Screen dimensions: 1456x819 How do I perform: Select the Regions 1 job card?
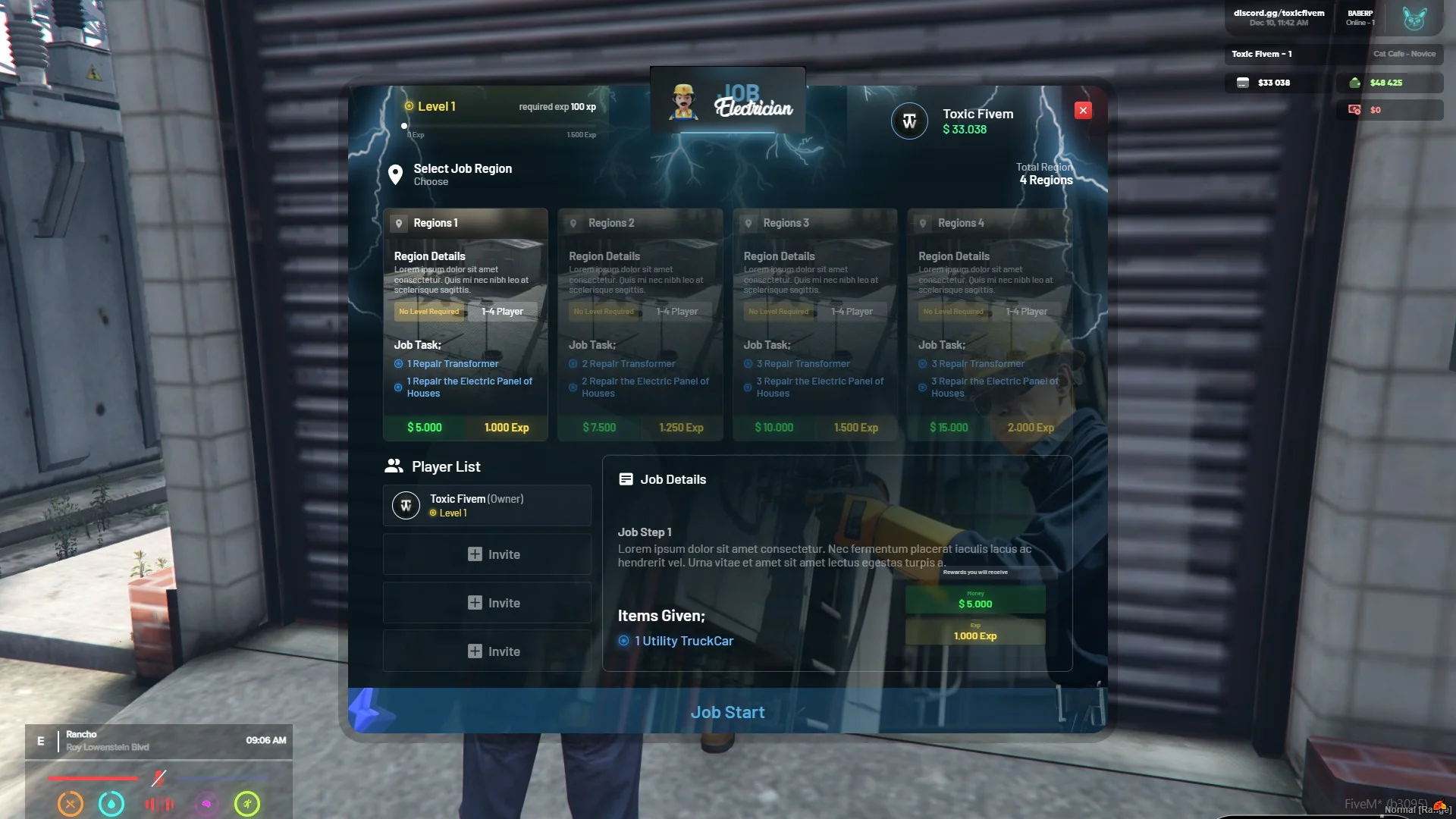click(x=465, y=325)
